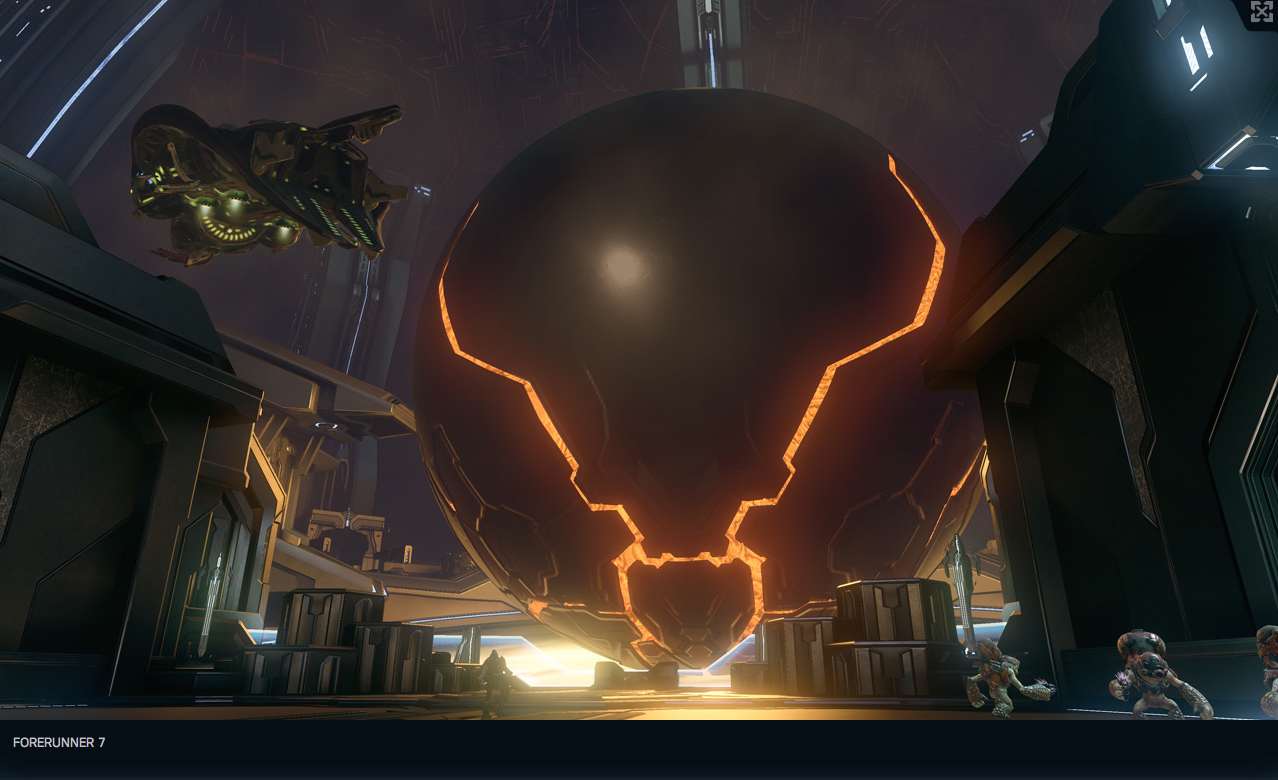Expand the image to fullscreen

coord(1261,12)
